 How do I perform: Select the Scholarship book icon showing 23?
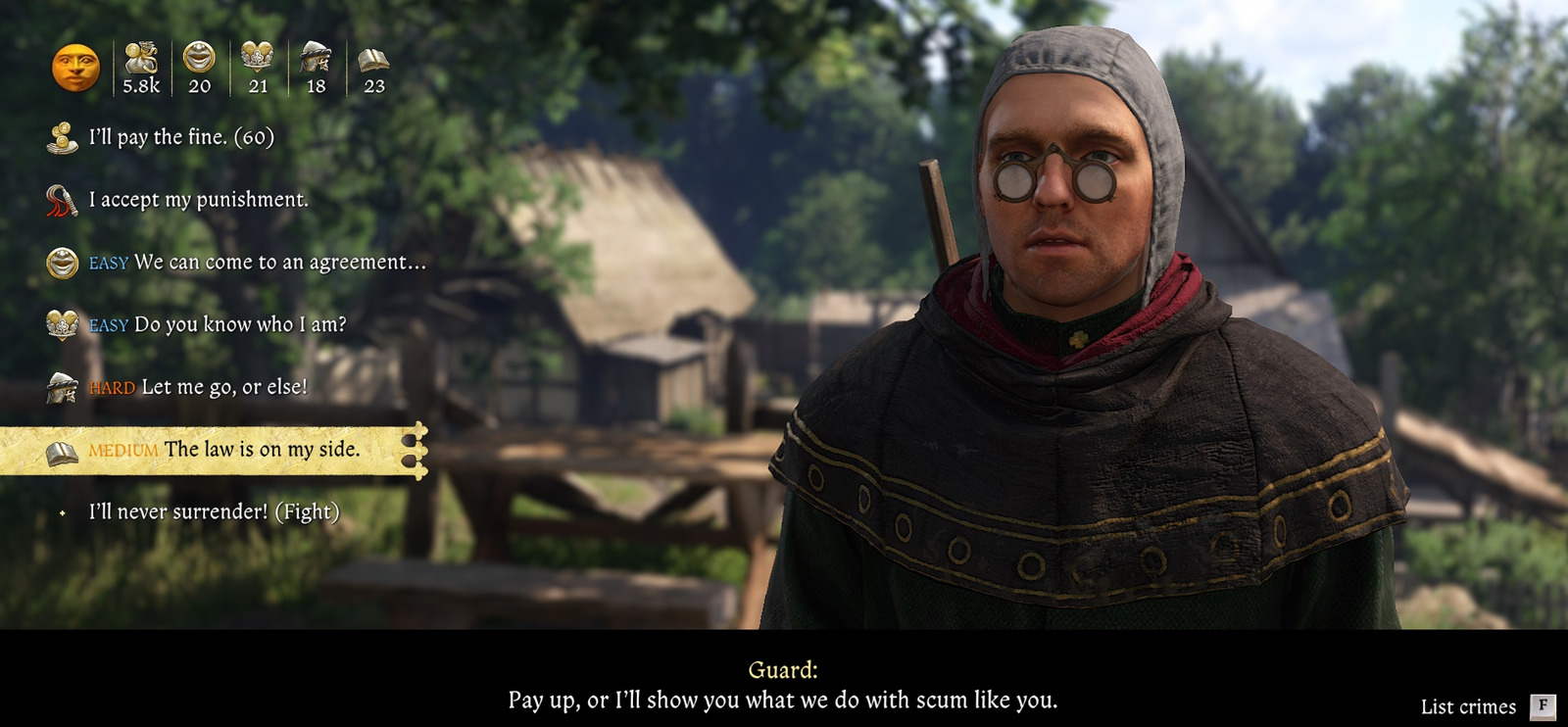(x=375, y=59)
